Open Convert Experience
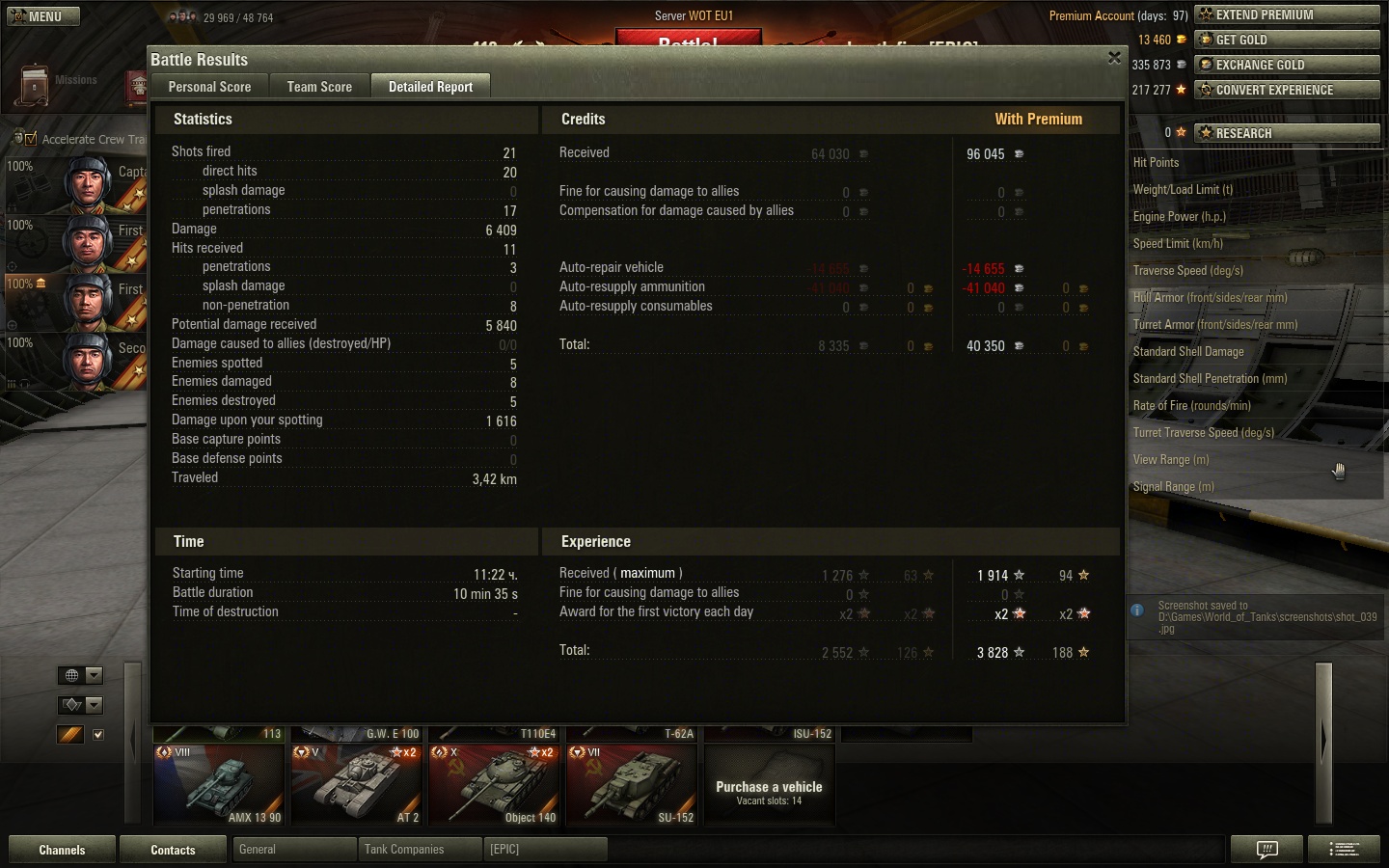This screenshot has height=868, width=1389. coord(1287,90)
